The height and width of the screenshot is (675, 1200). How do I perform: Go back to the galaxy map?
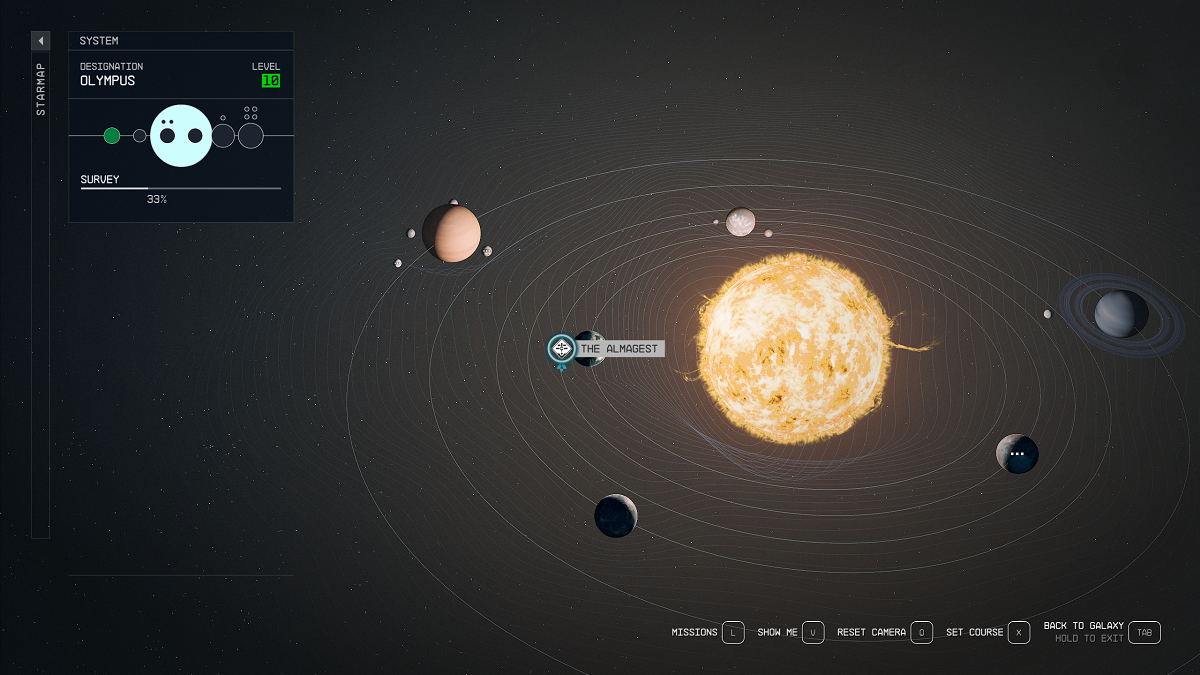(x=1144, y=632)
